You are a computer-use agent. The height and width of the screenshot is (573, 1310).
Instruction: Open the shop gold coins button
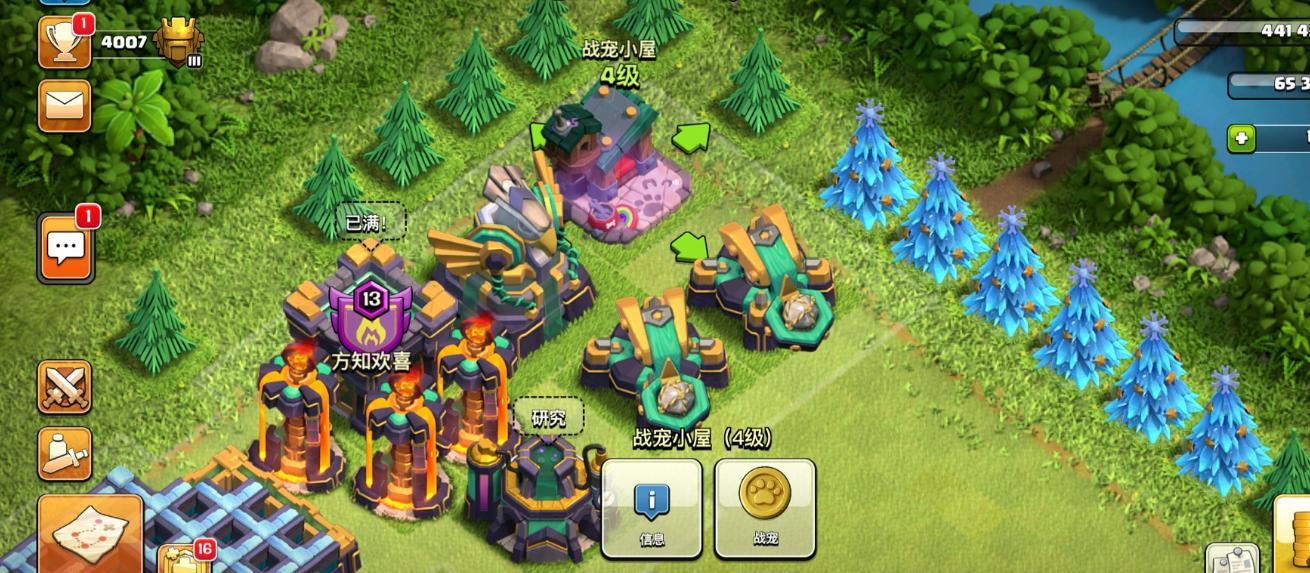click(x=1294, y=535)
